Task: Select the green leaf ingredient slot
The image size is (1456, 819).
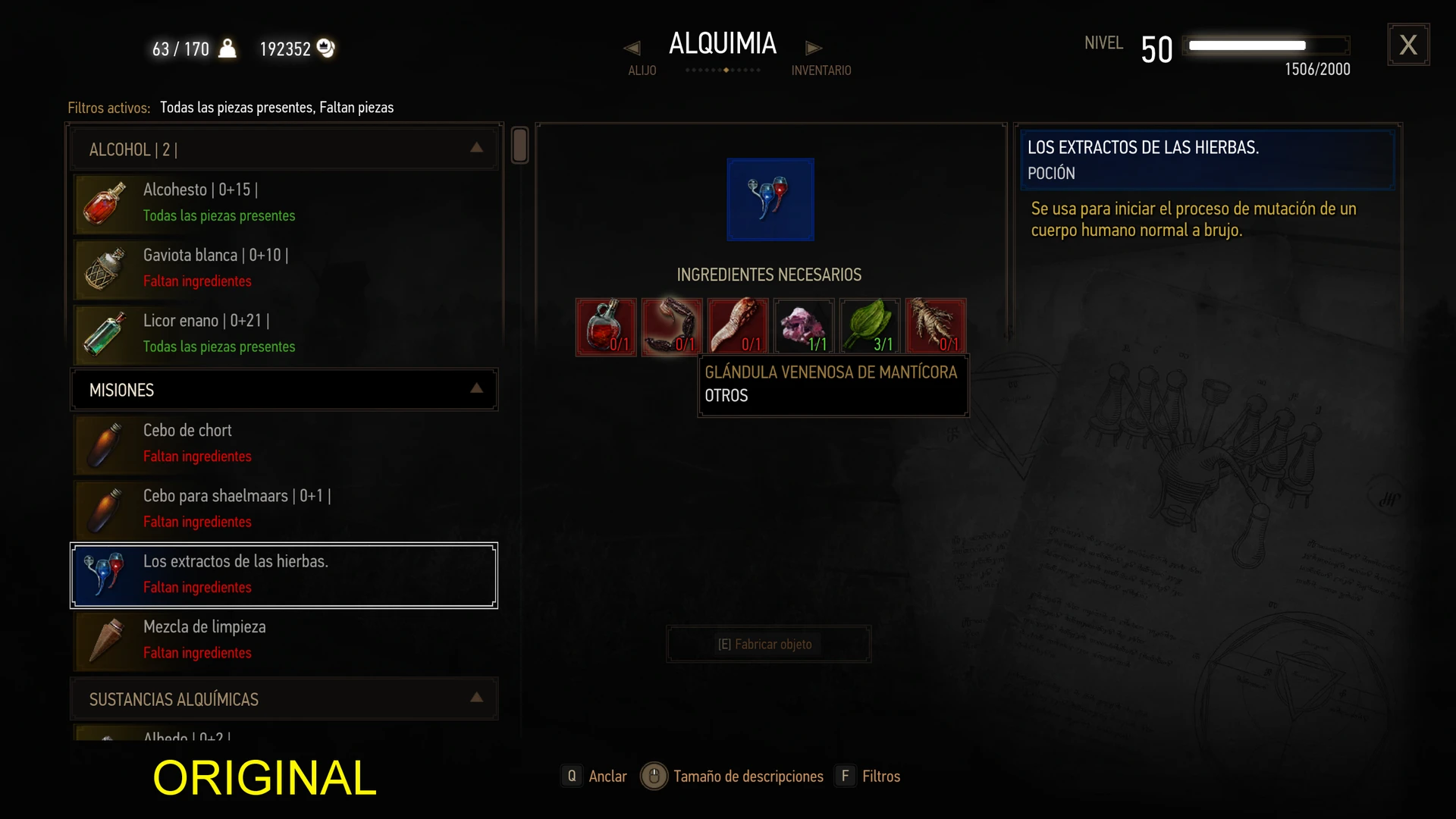Action: tap(870, 327)
